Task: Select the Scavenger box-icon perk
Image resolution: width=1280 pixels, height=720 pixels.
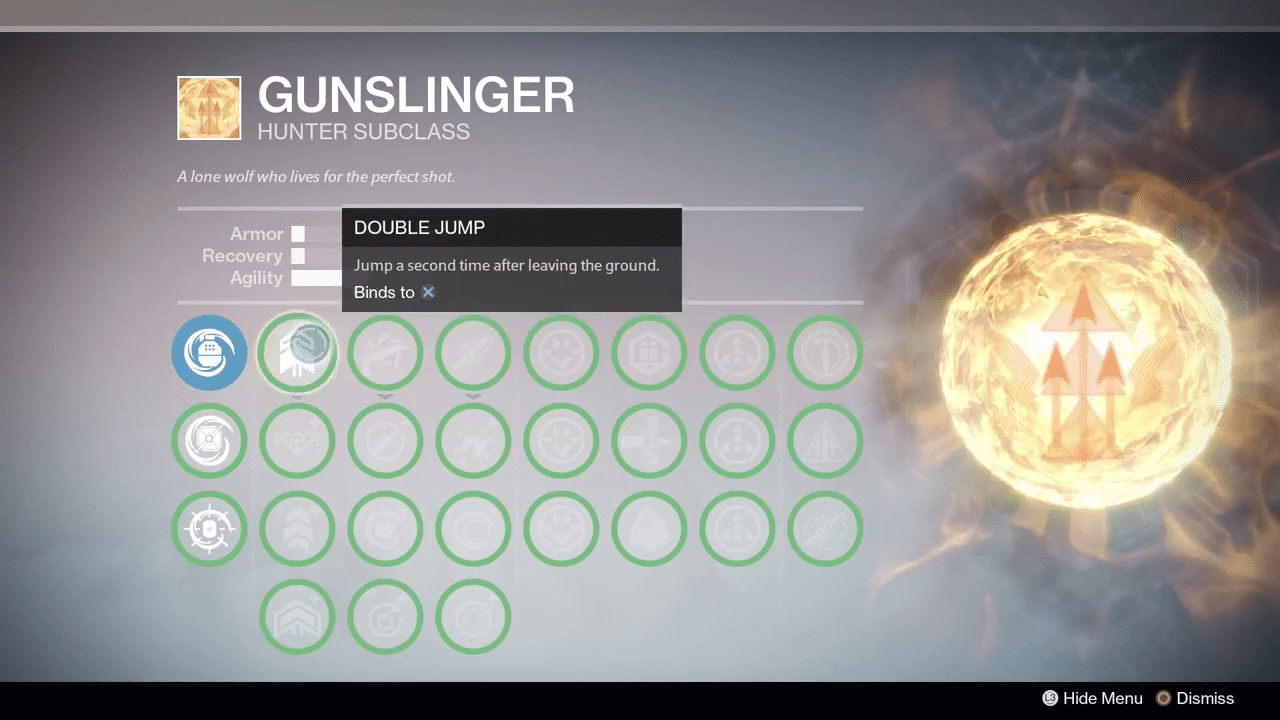Action: [x=649, y=352]
